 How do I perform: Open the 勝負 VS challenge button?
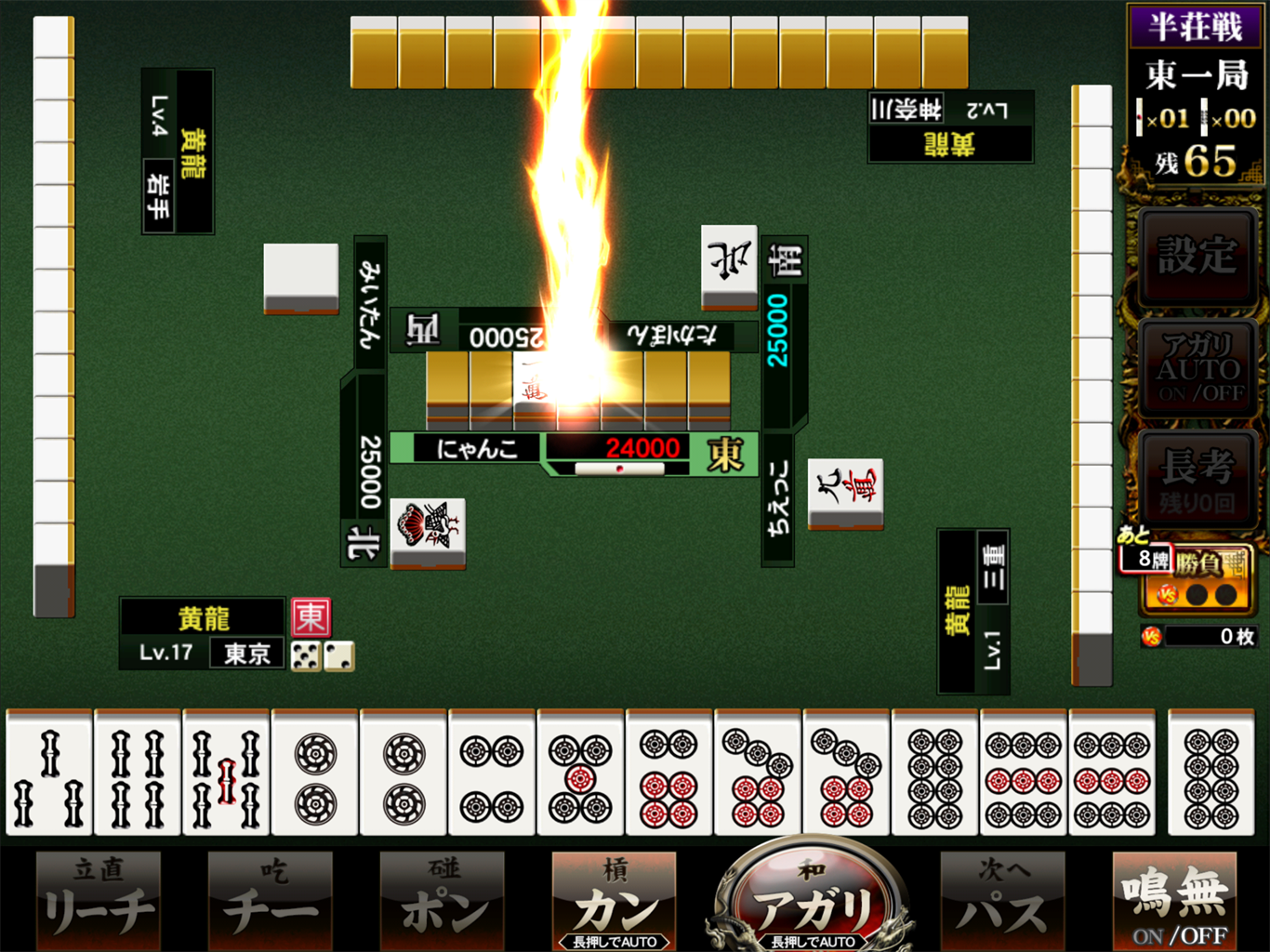(x=1199, y=578)
